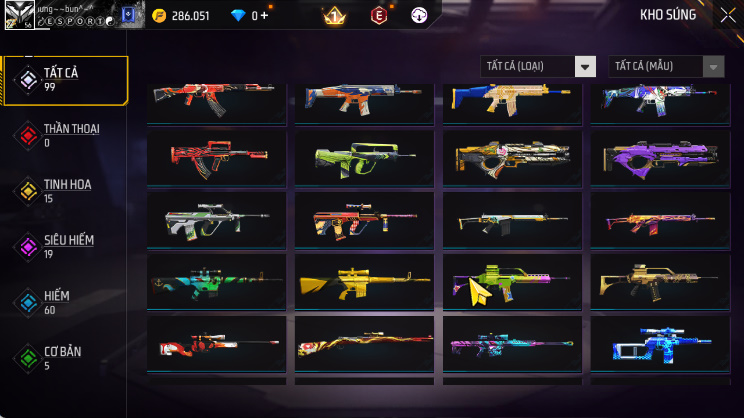Pick the white and green AUG skin
This screenshot has width=744, height=418.
tap(217, 218)
